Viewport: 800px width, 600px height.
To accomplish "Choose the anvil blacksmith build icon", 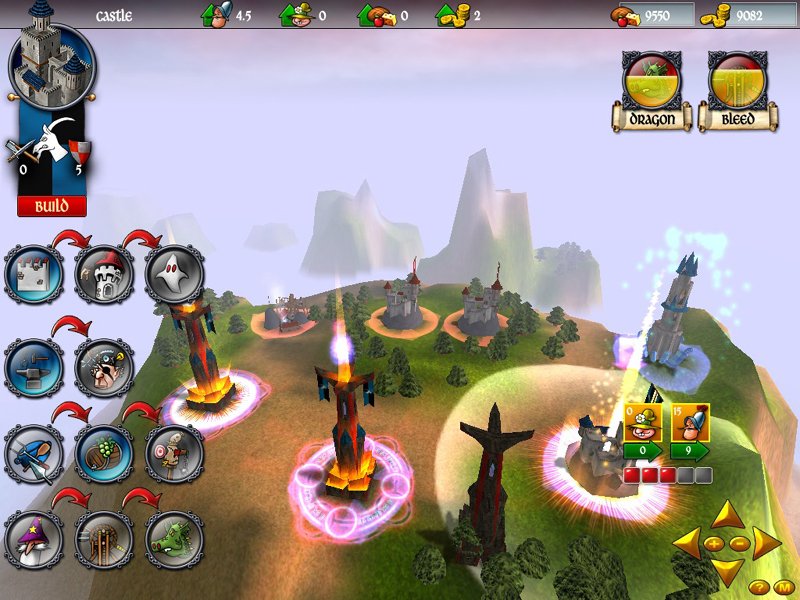I will coord(34,368).
